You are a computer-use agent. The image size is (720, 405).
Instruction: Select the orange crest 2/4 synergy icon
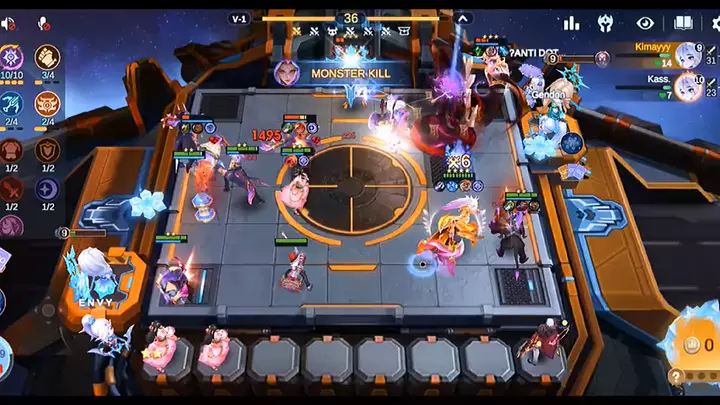coord(47,104)
